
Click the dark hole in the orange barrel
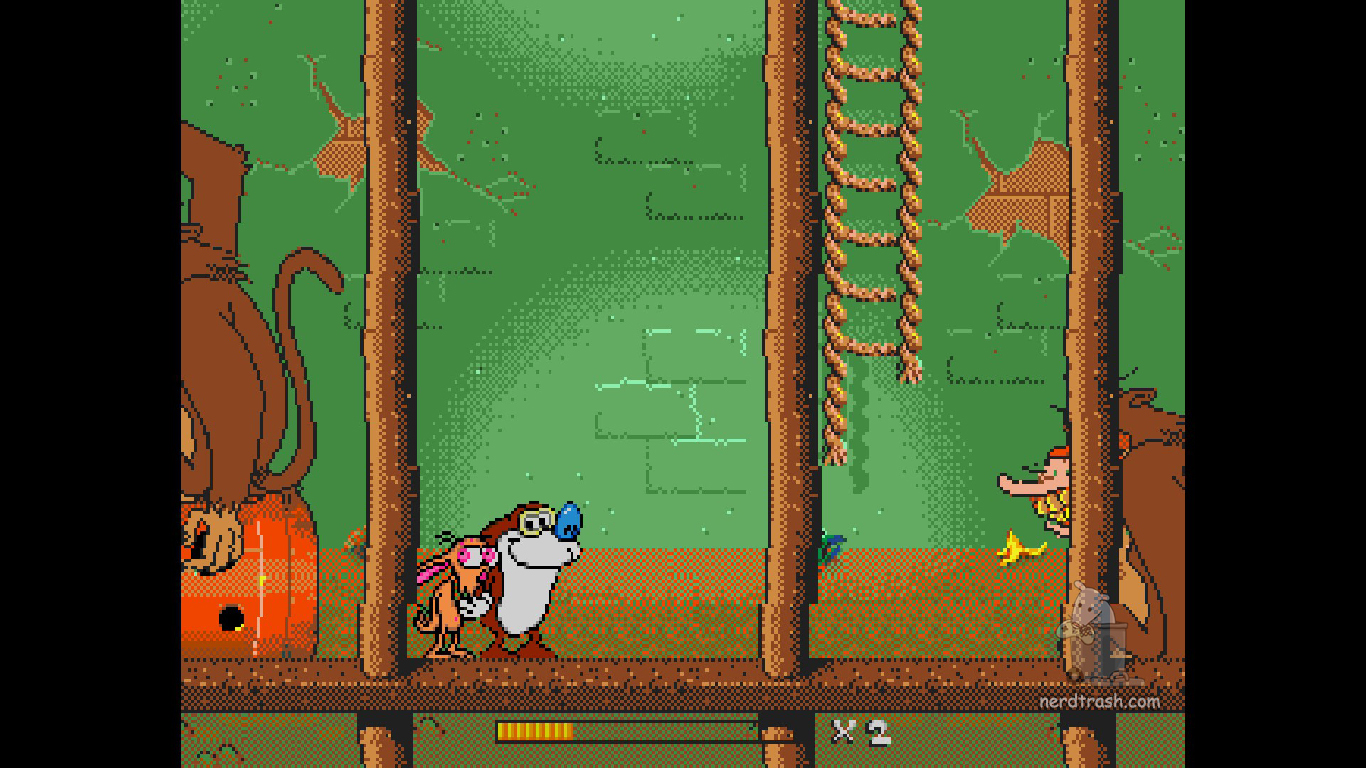pyautogui.click(x=232, y=615)
